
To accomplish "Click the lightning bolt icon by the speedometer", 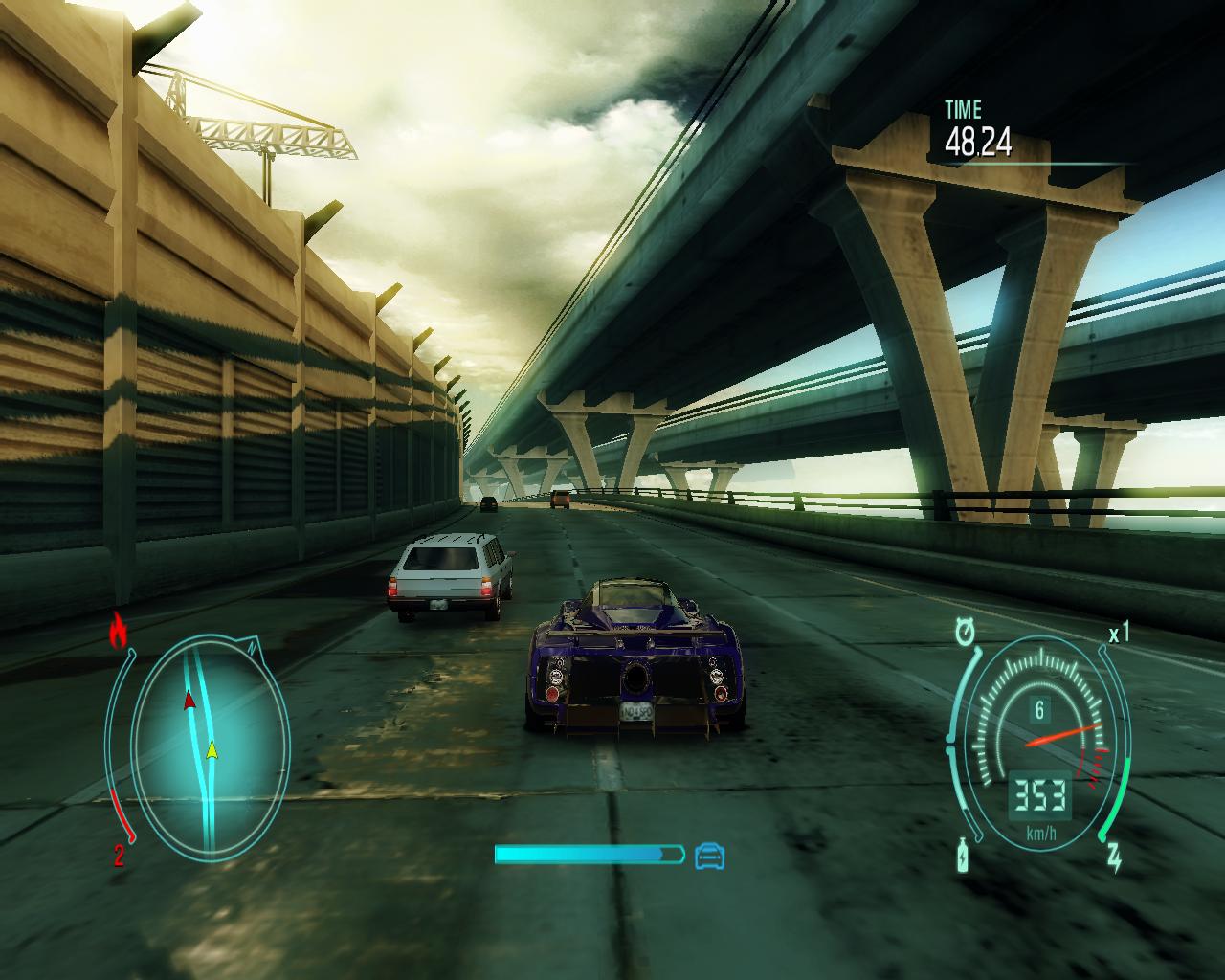I will click(1115, 857).
